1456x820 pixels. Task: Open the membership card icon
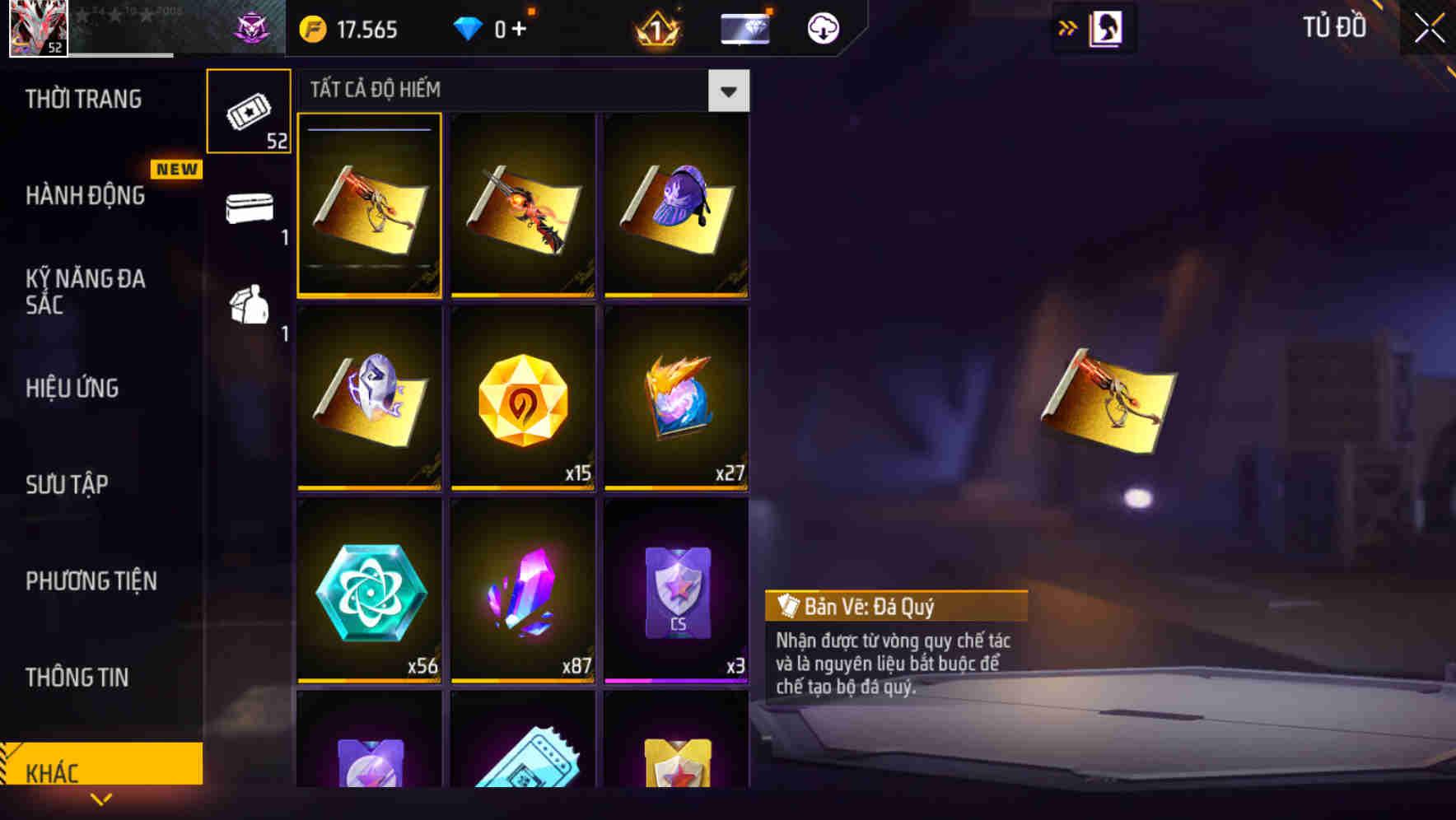click(x=744, y=27)
